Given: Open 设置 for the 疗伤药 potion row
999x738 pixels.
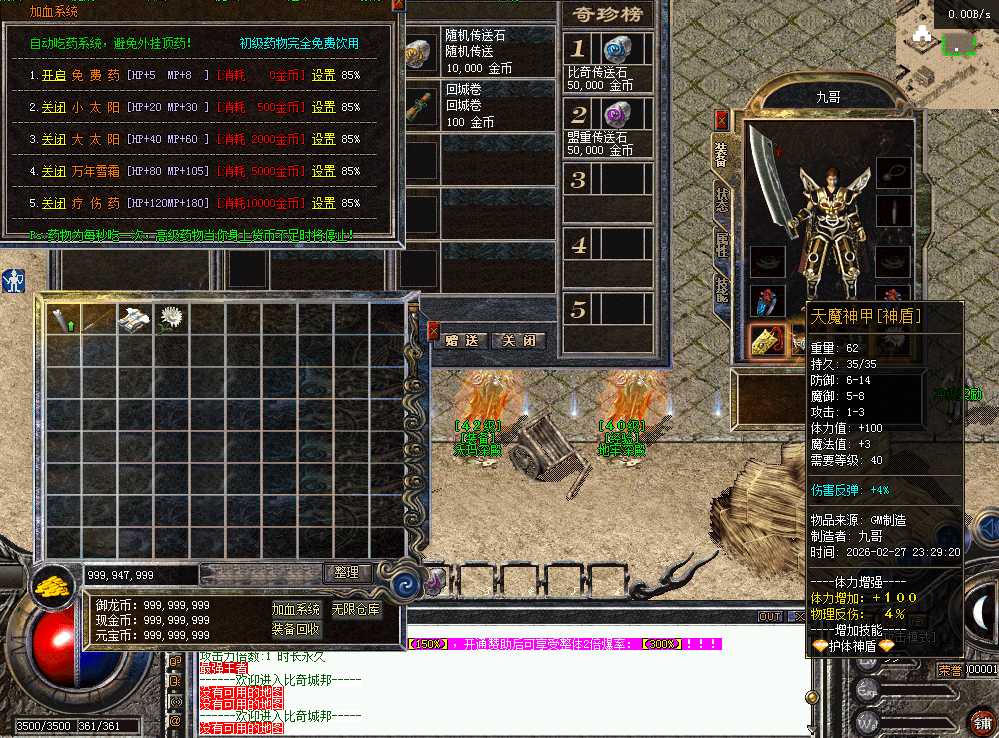Looking at the screenshot, I should point(323,203).
